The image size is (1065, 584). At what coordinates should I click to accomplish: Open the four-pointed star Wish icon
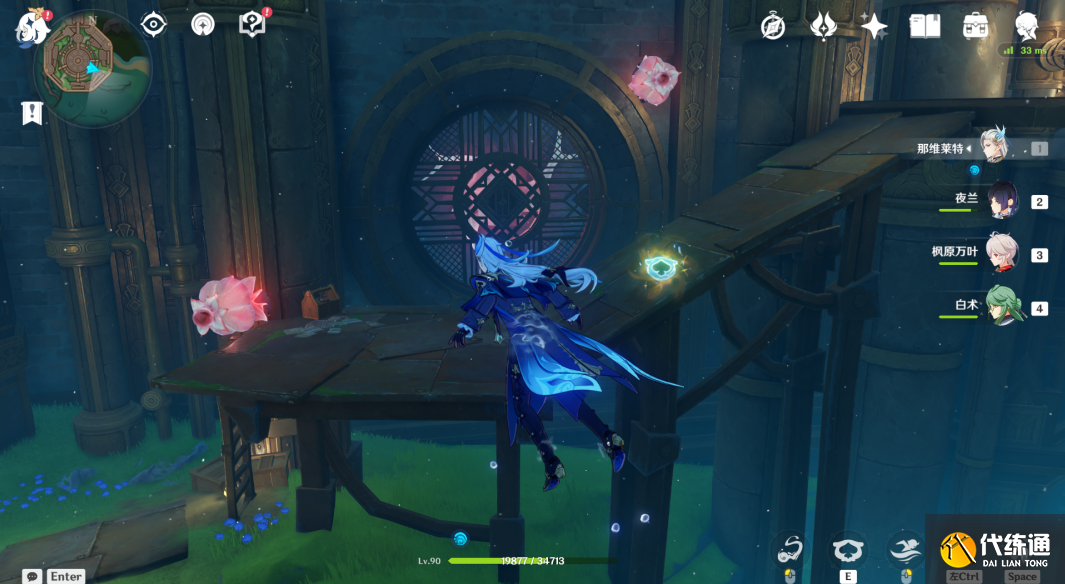click(874, 26)
